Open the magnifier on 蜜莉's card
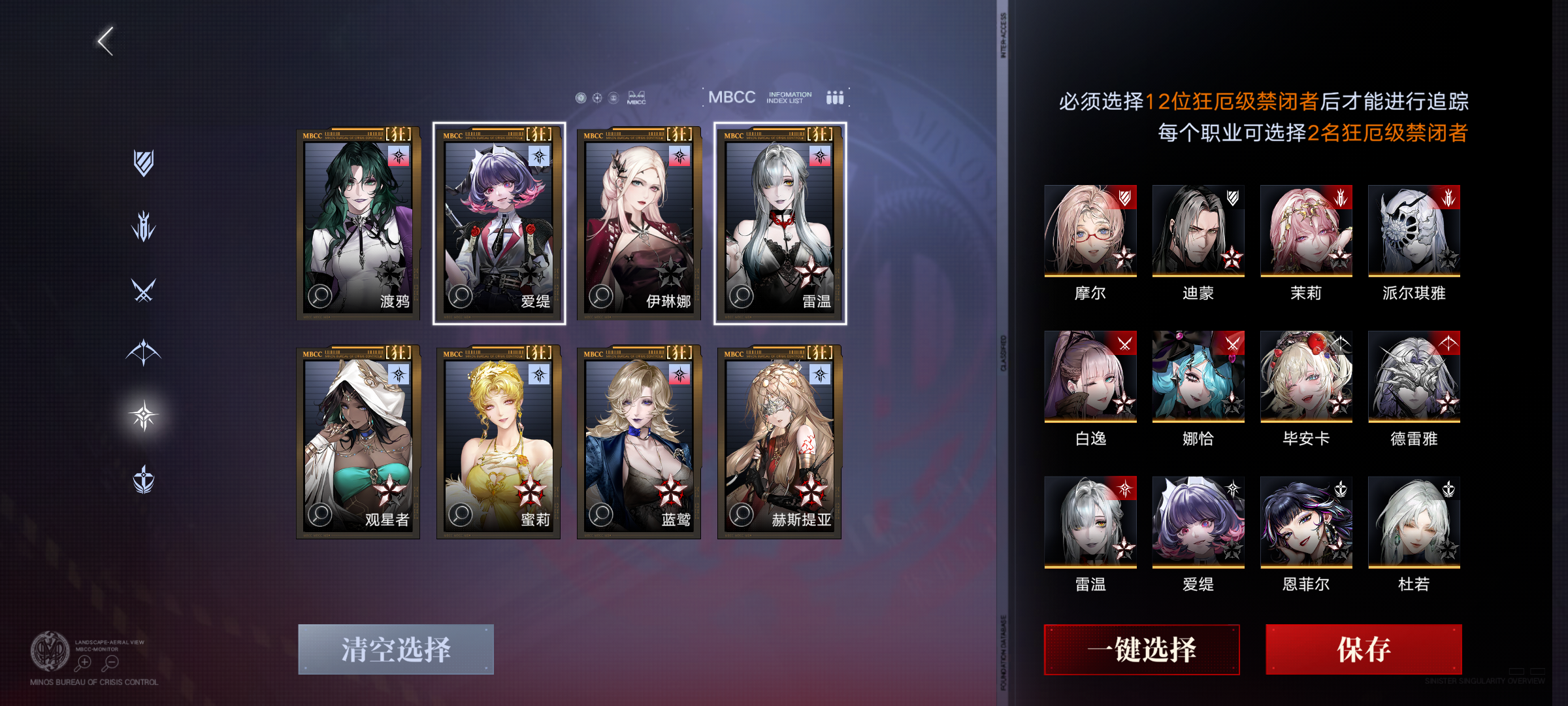Screen dimensions: 1568x706 (x=459, y=514)
